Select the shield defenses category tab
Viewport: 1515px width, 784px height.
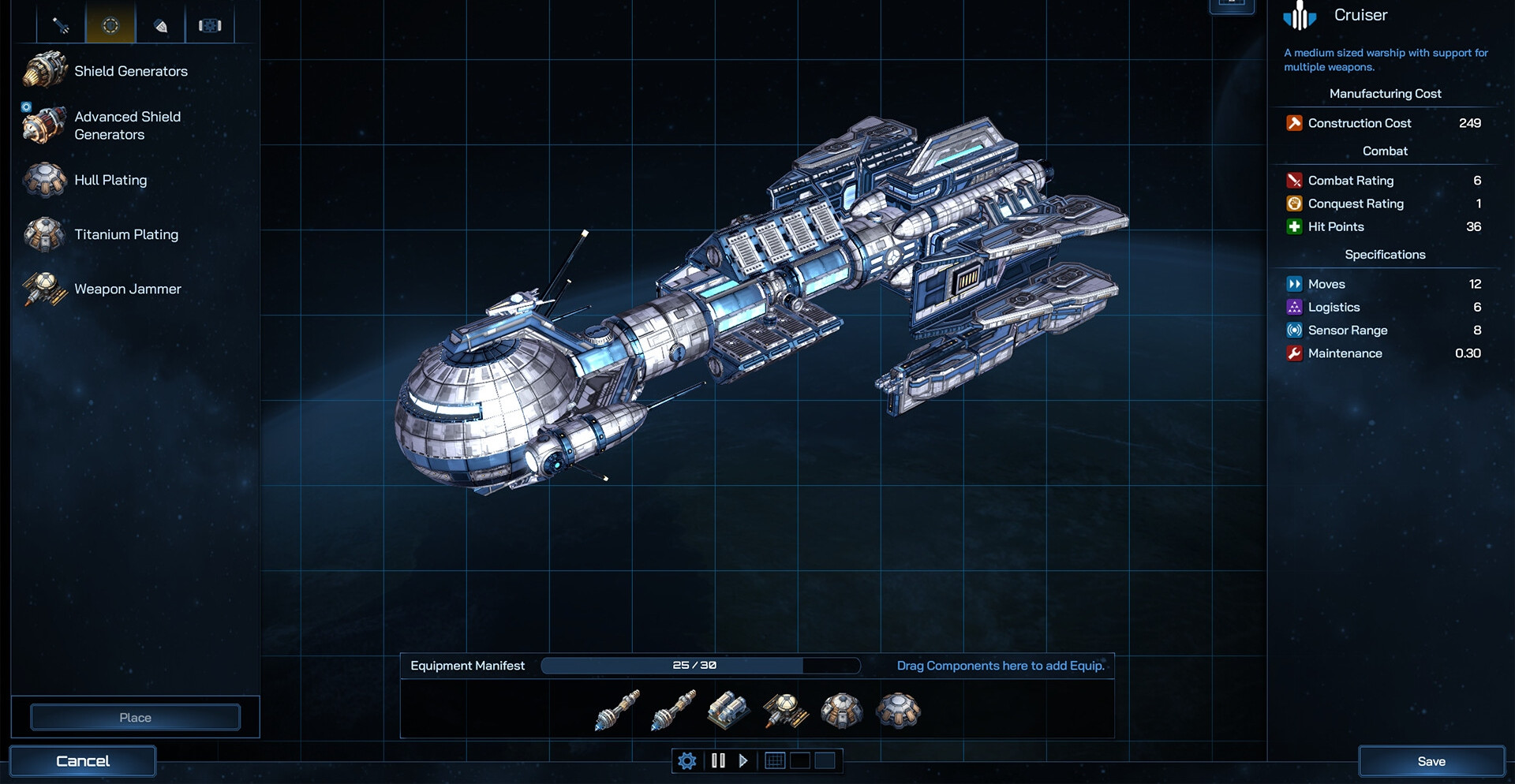click(x=110, y=25)
